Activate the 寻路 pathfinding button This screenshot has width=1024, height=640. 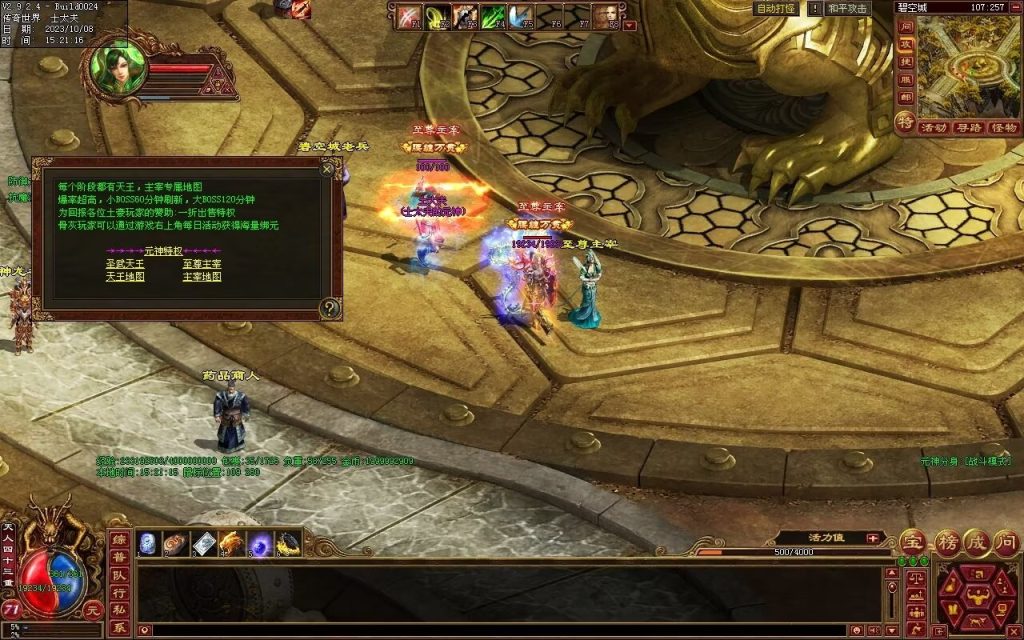pyautogui.click(x=968, y=128)
